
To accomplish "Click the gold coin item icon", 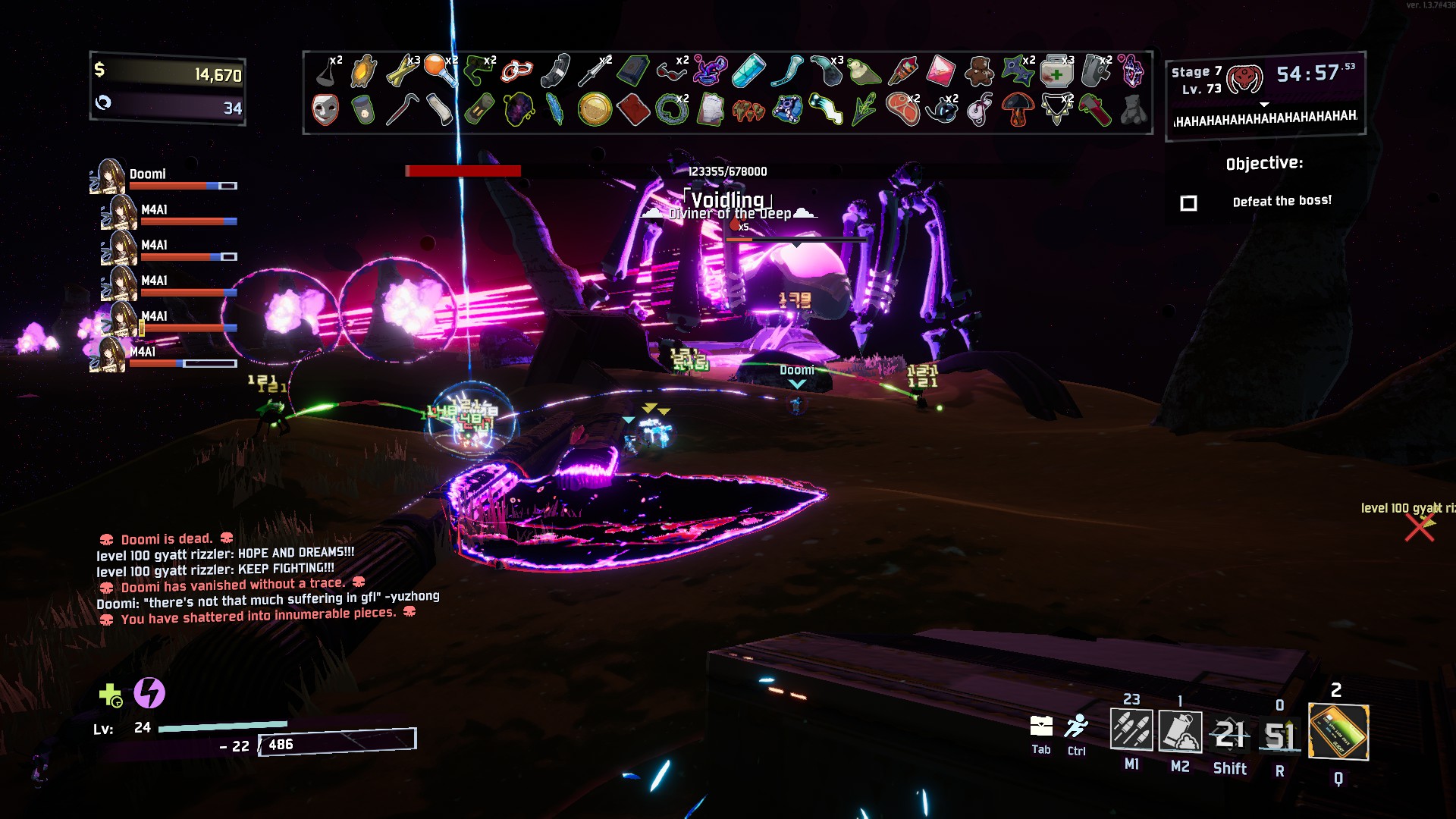I will (x=595, y=109).
